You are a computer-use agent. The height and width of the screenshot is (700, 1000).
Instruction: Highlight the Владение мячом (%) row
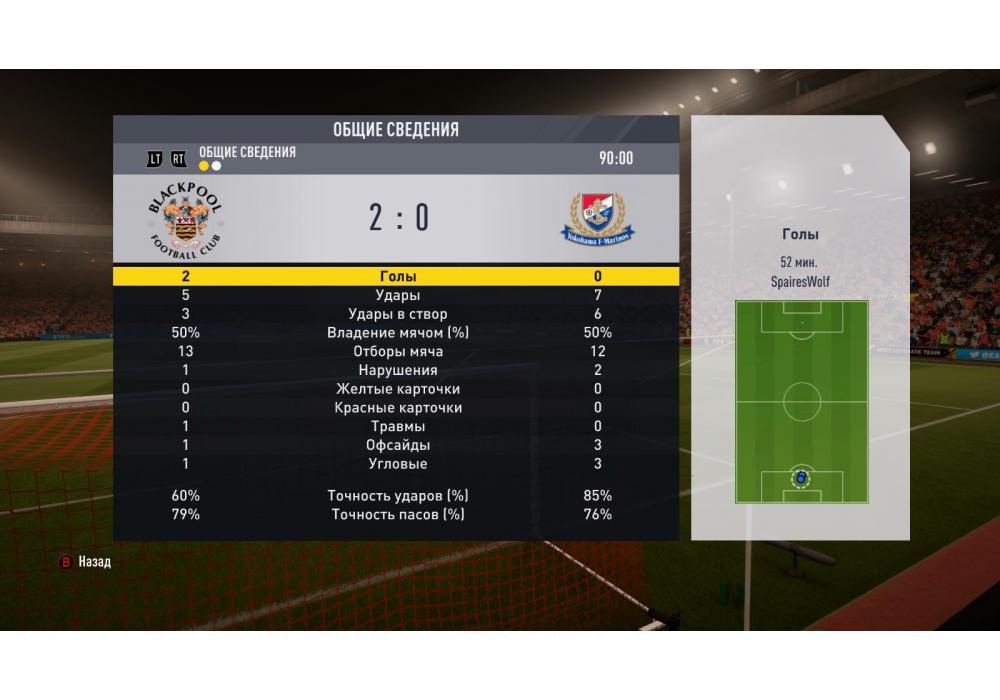[397, 333]
